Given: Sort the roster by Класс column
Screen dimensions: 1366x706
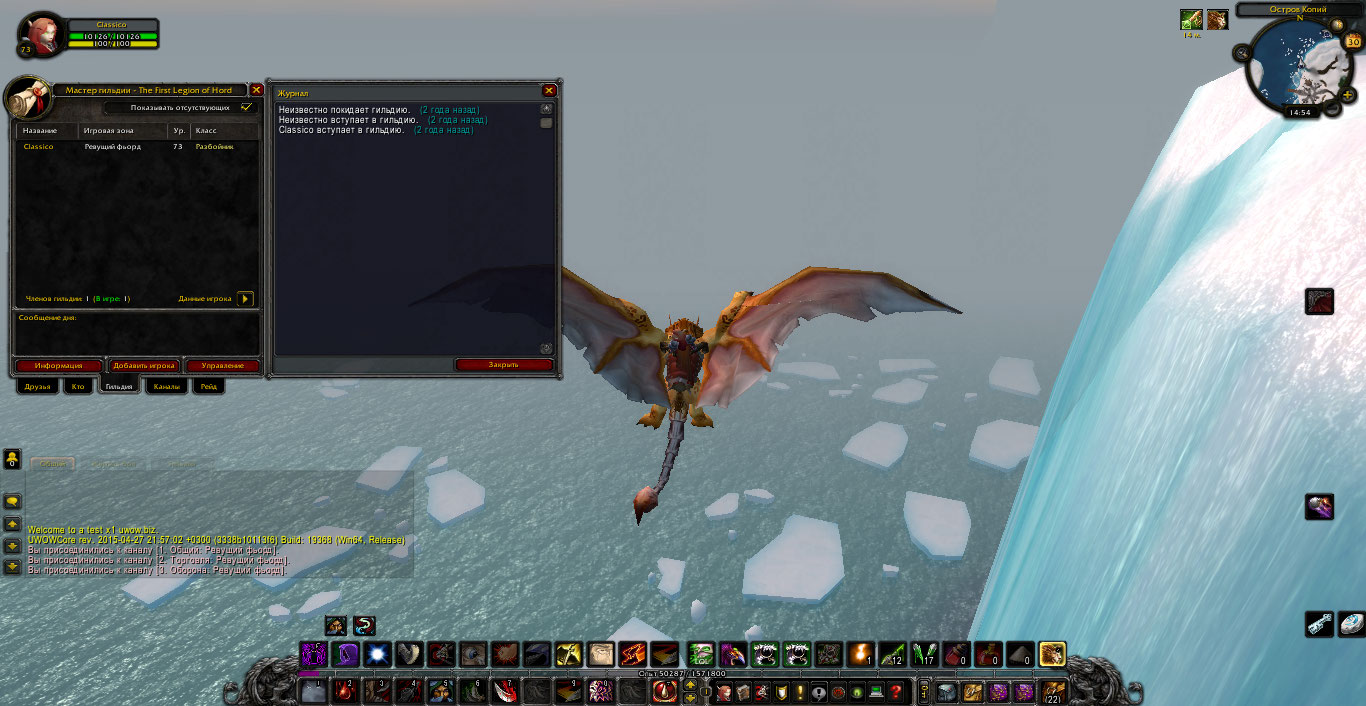Looking at the screenshot, I should pos(224,131).
